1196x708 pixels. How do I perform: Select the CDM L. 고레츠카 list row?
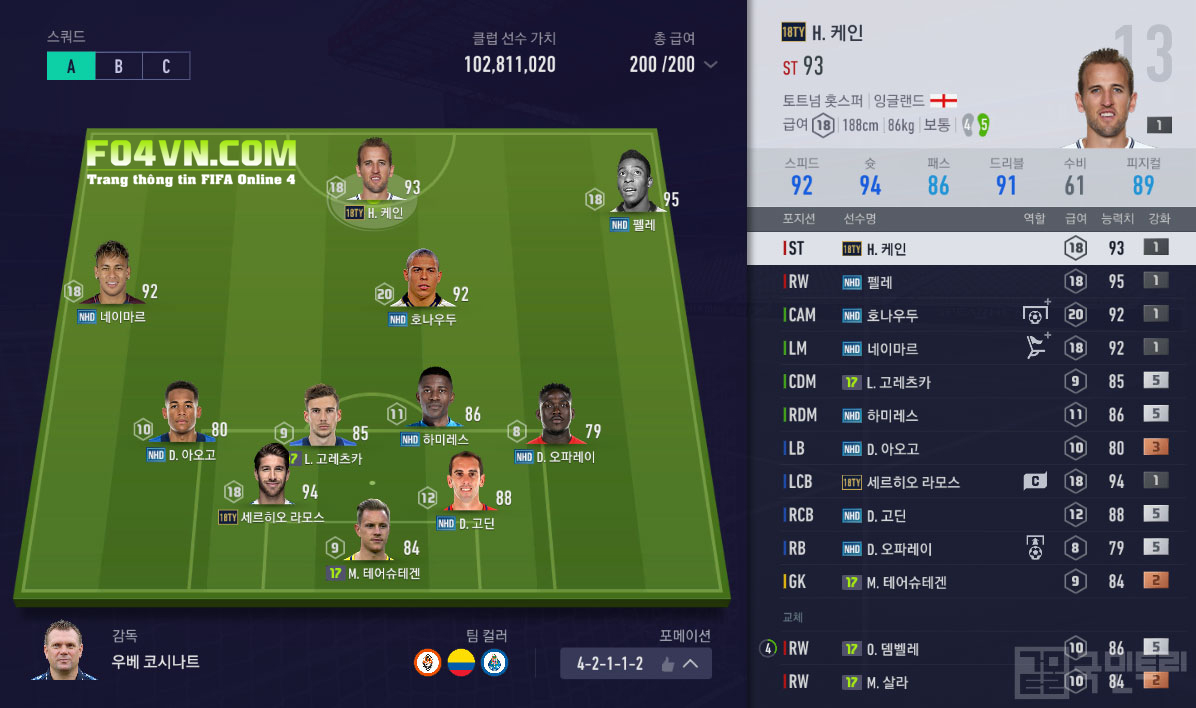[x=970, y=382]
